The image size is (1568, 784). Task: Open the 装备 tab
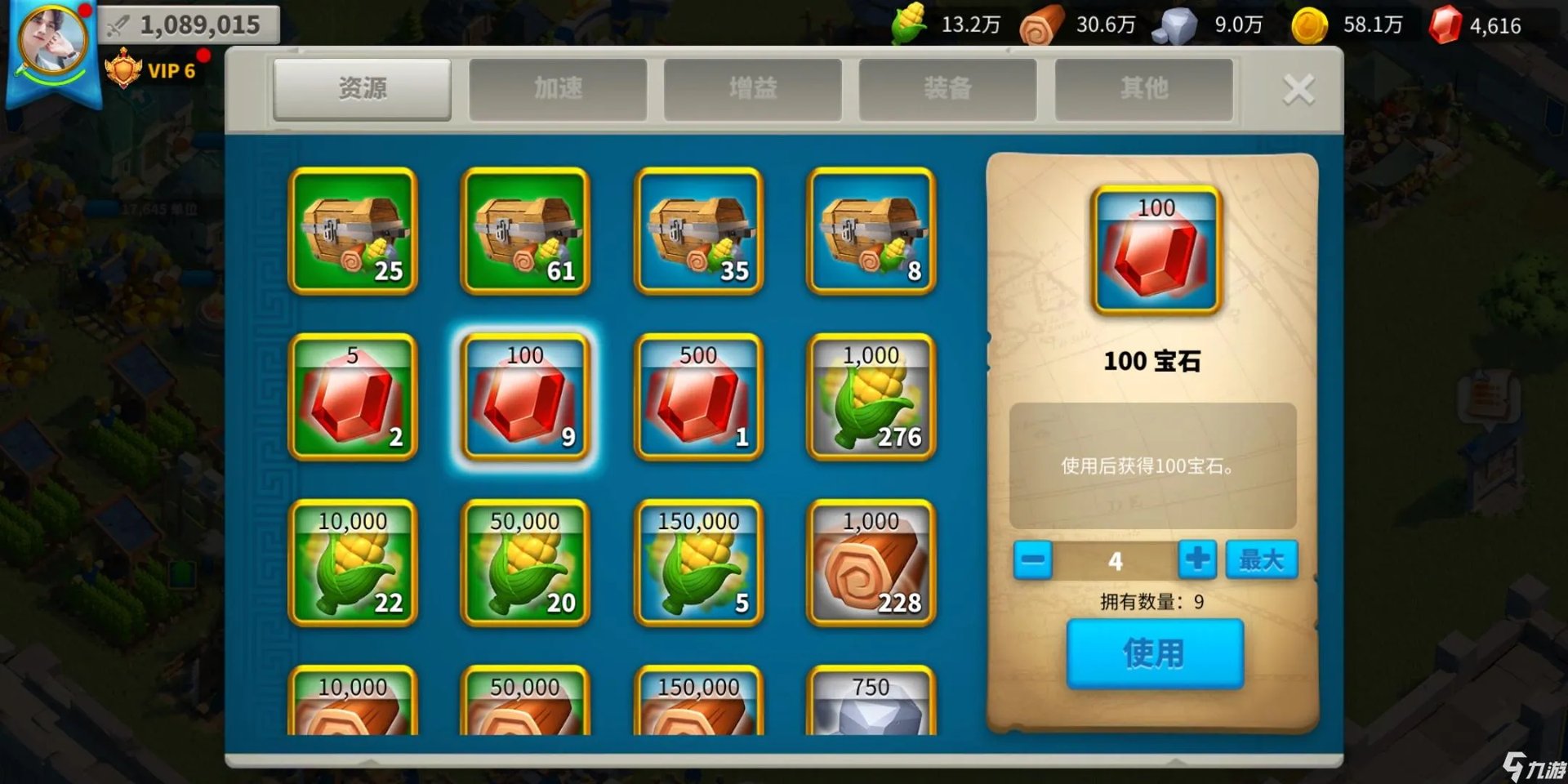(947, 88)
